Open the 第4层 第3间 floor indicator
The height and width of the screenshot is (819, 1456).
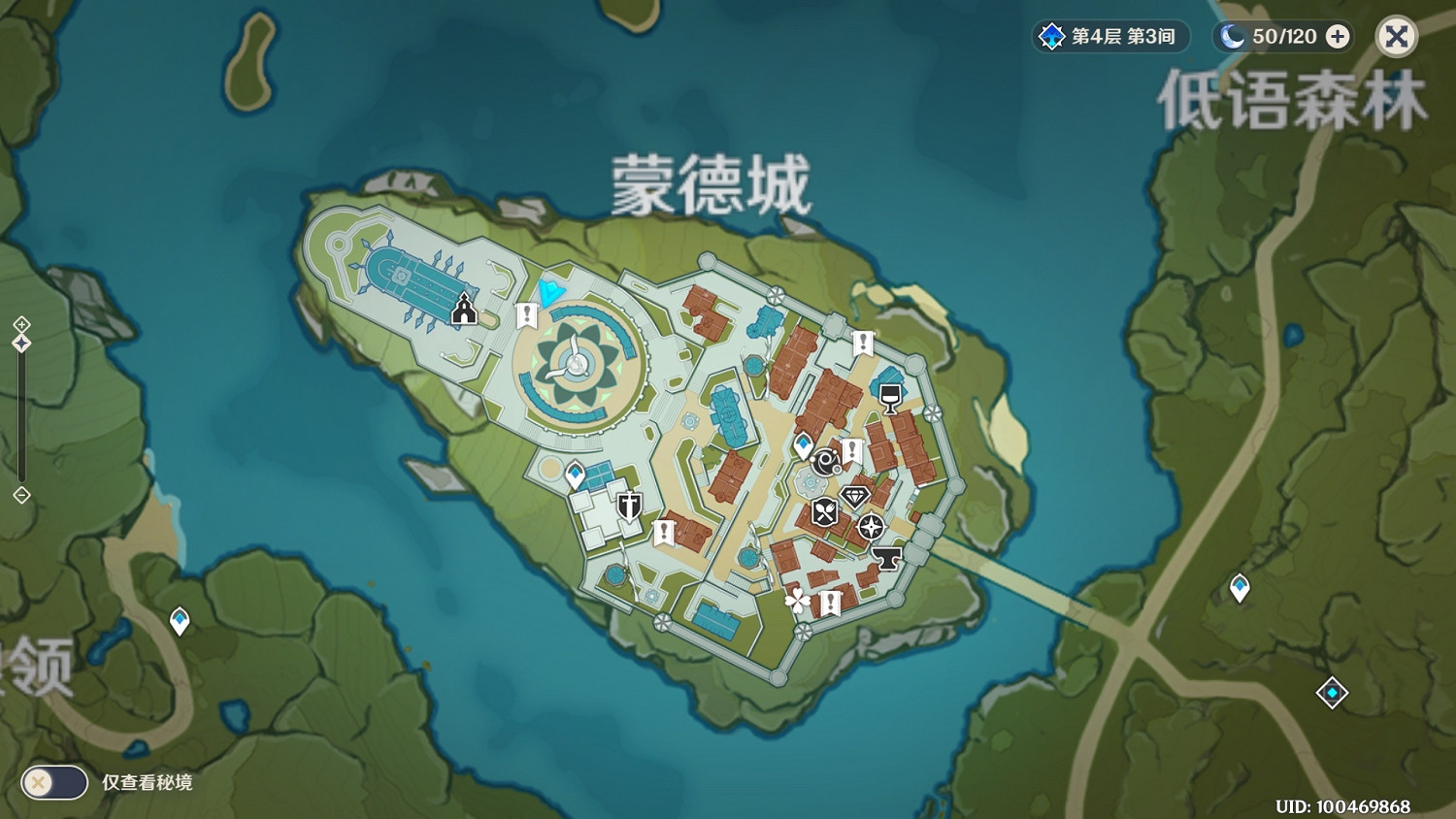(1109, 36)
